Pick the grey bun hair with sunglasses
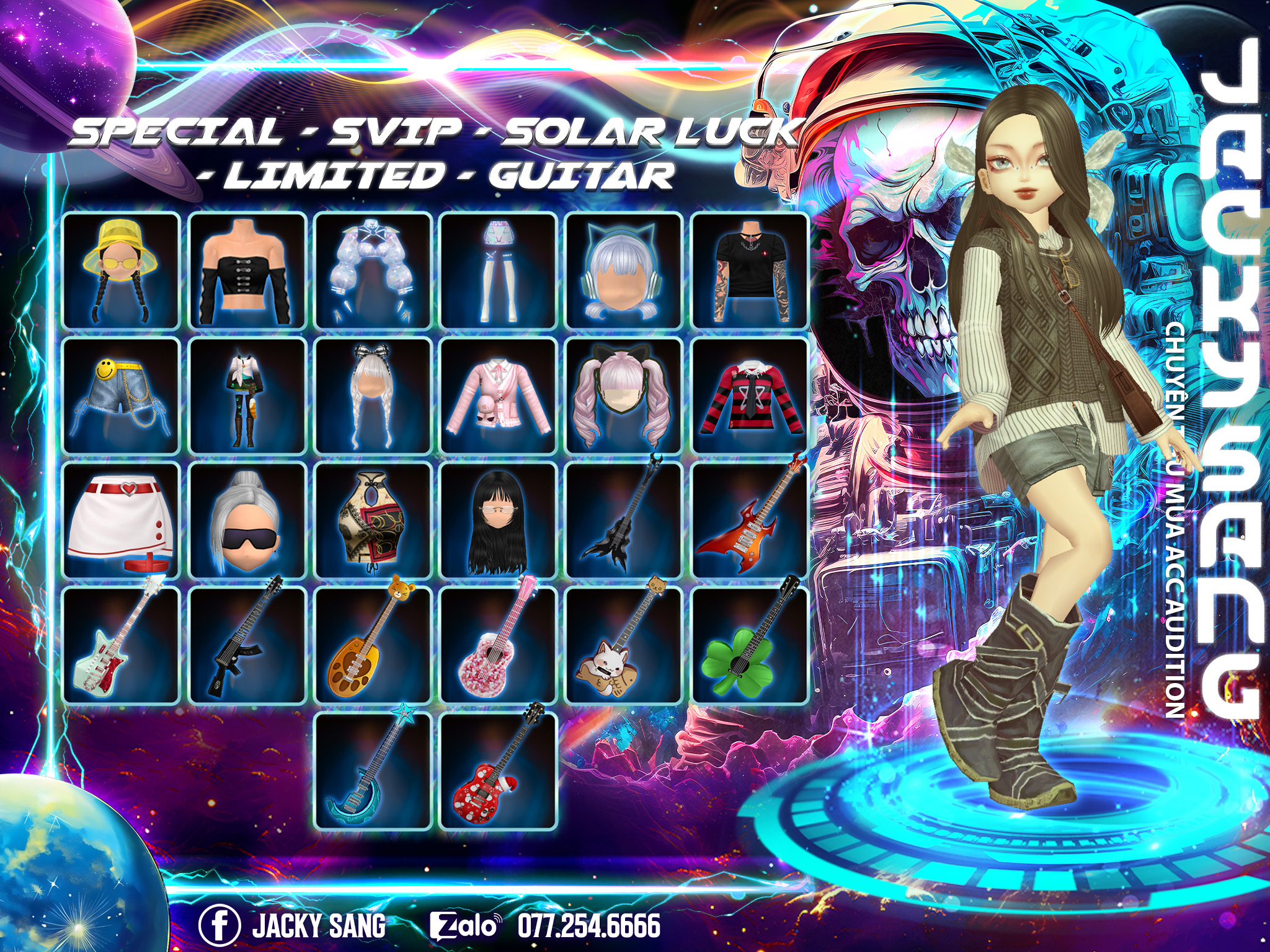1270x952 pixels. pos(247,521)
